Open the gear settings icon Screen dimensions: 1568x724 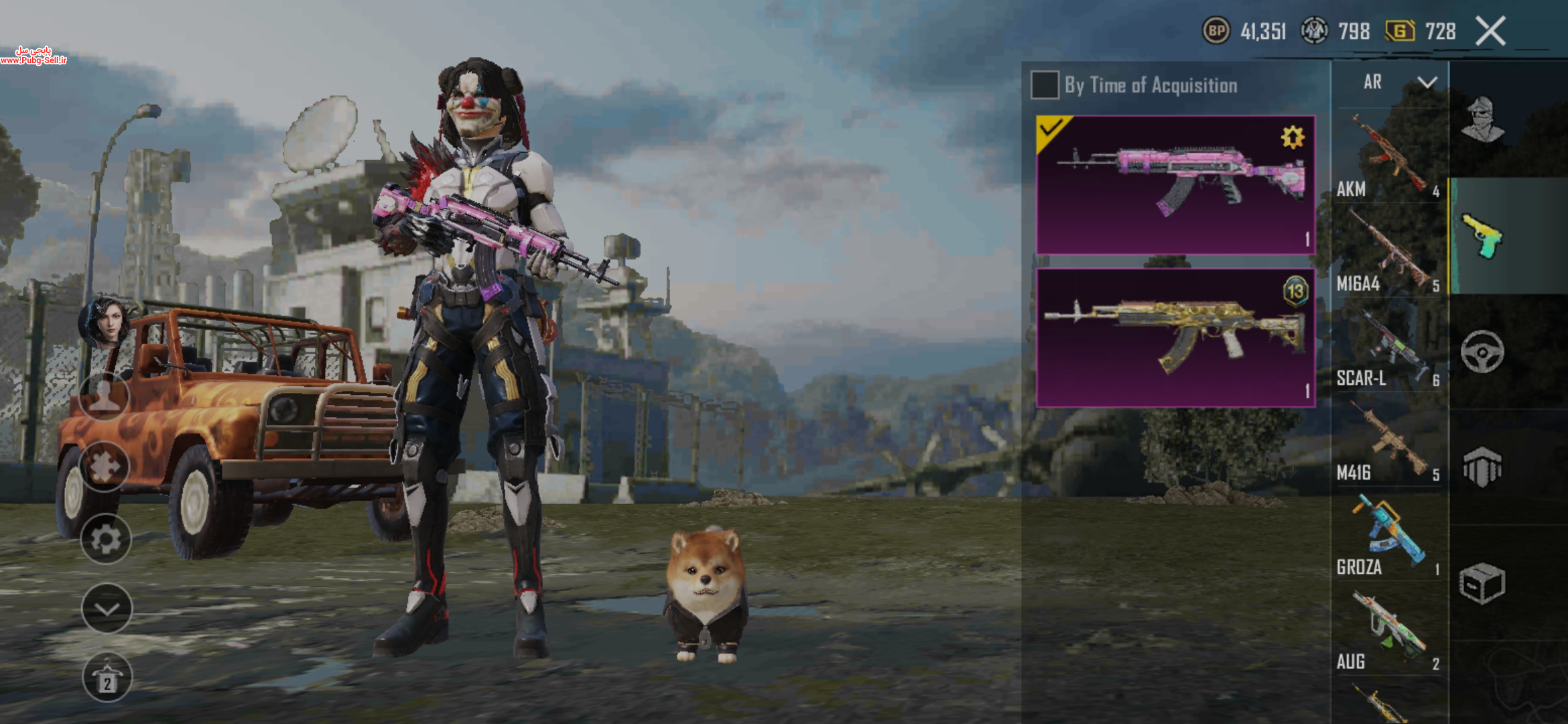106,539
